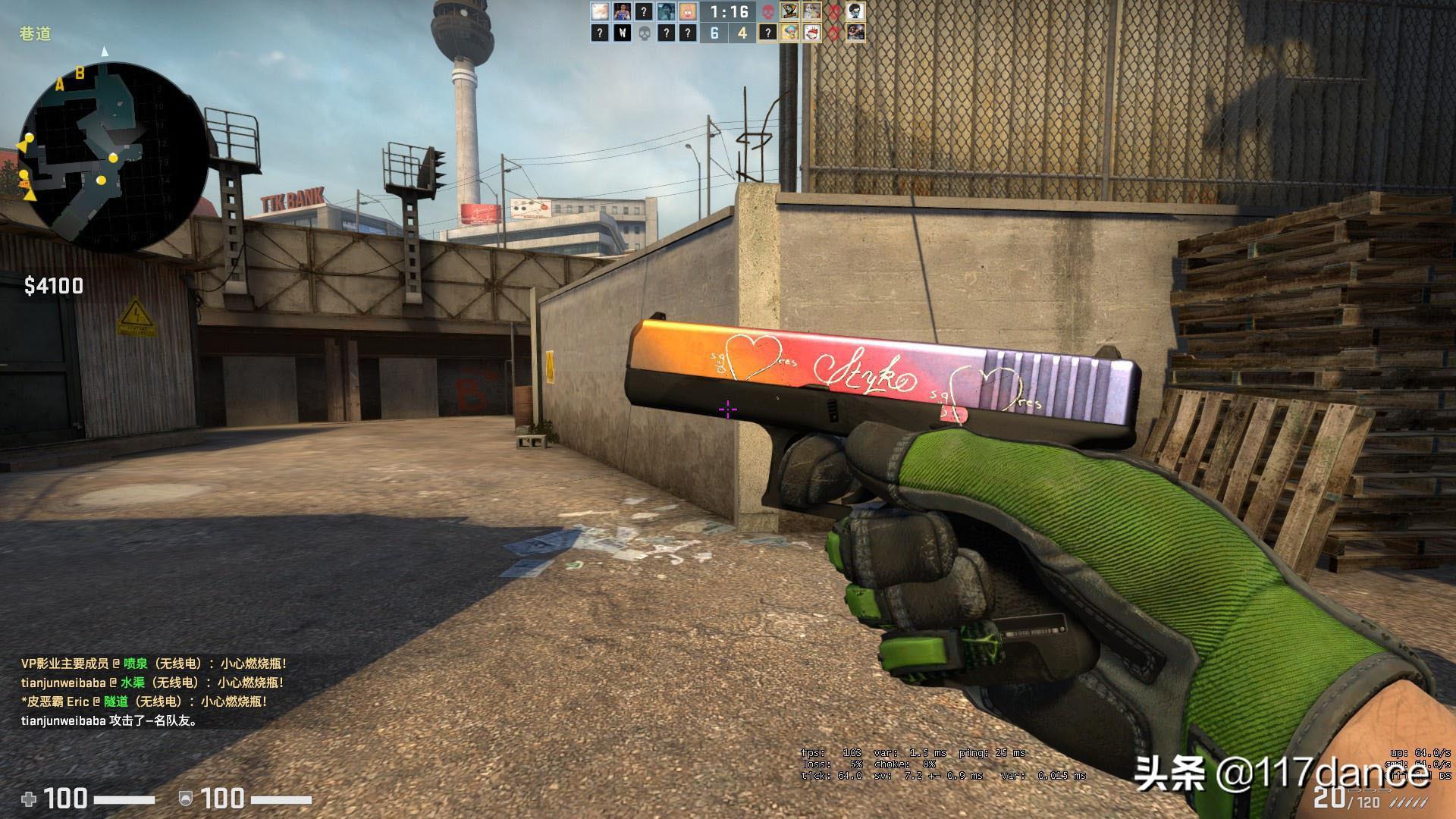Click the 皮恶霸 Eric radio chat message
This screenshot has width=1456, height=819.
coord(144,701)
